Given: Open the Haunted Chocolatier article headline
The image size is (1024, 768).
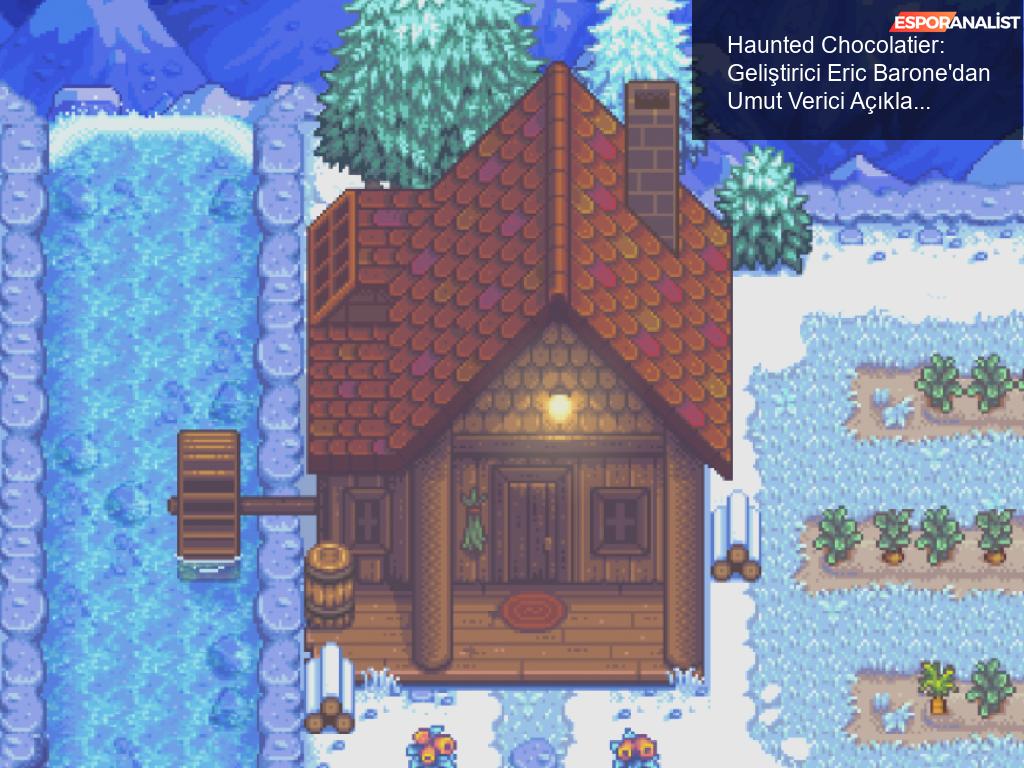Looking at the screenshot, I should tap(835, 73).
